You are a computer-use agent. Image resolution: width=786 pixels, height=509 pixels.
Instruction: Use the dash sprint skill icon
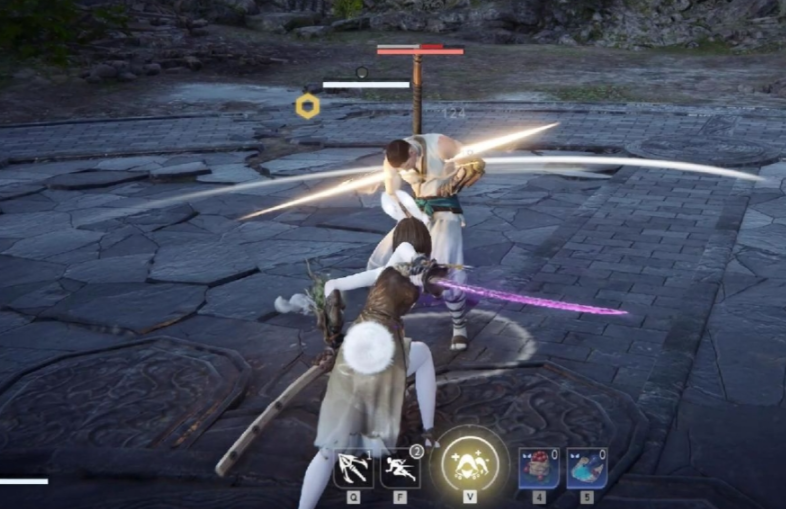400,467
